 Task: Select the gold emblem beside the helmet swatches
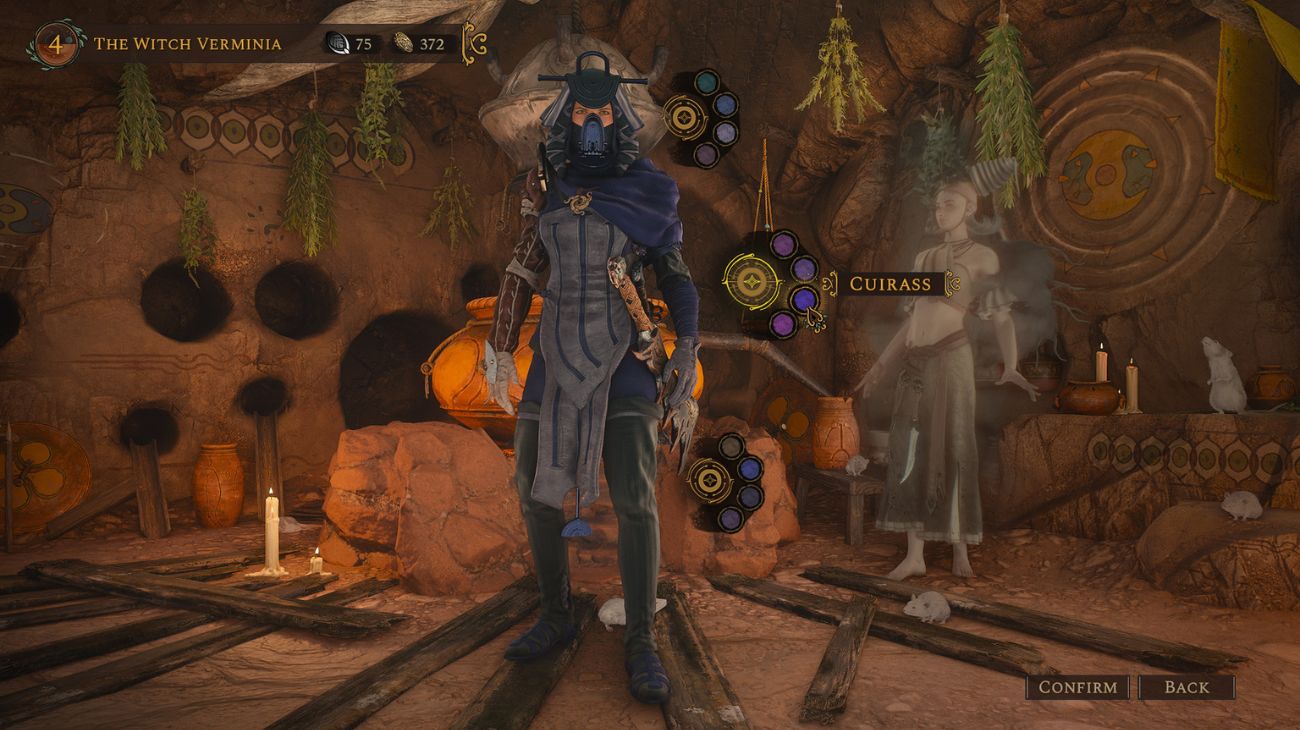pos(685,118)
